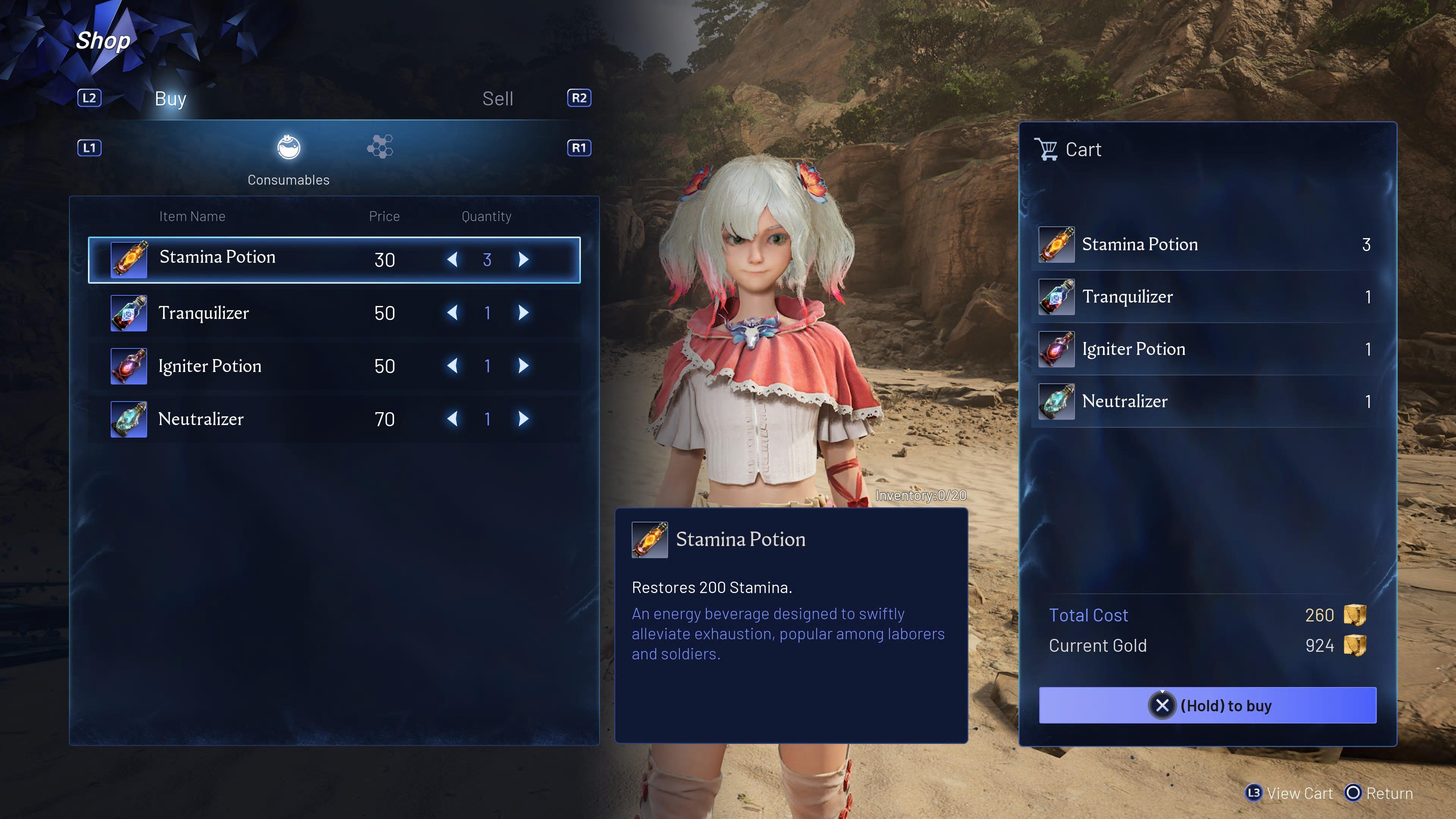
Task: Increase Tranquilizer quantity
Action: click(523, 312)
